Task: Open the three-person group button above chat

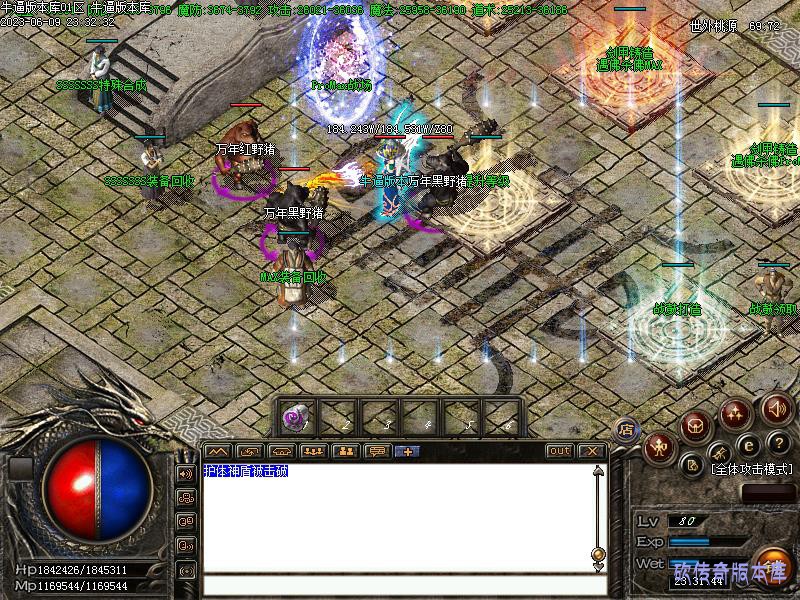Action: (313, 451)
